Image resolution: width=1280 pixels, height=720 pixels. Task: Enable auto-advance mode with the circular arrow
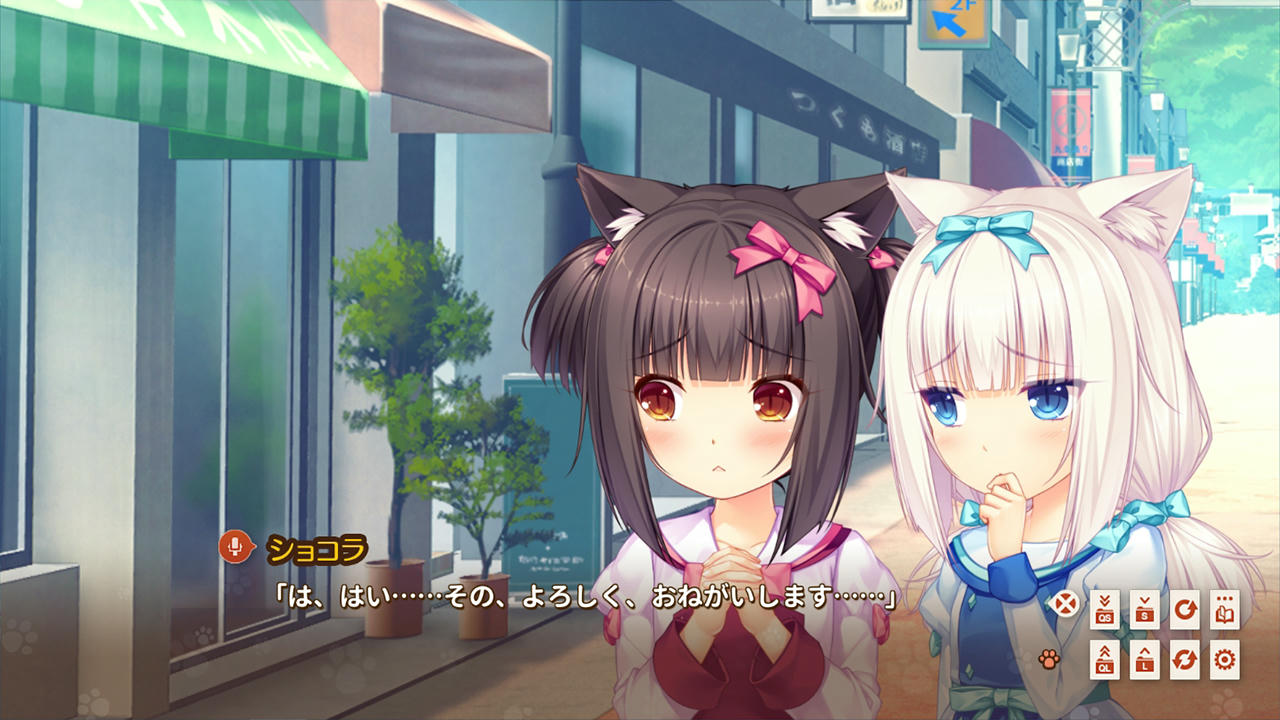tap(1185, 609)
